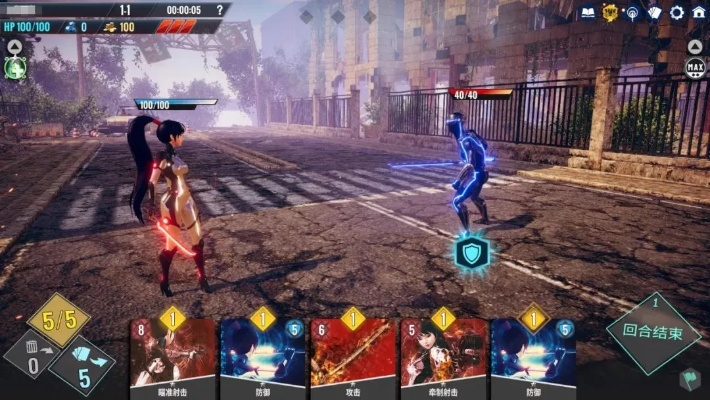This screenshot has width=710, height=400.
Task: Open the gear settings menu
Action: point(676,13)
